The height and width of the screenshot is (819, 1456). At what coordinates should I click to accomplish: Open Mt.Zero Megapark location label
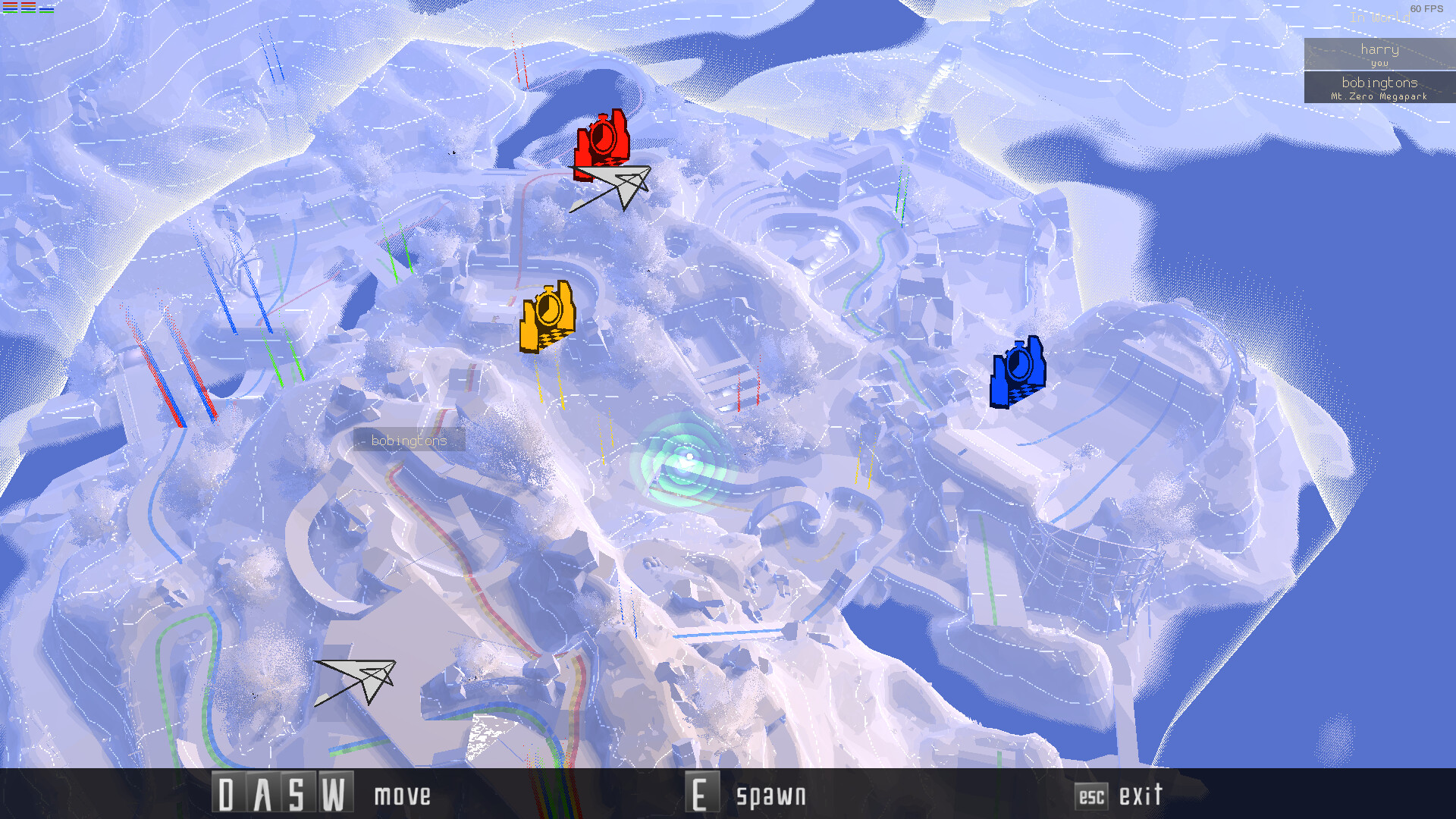(1380, 97)
